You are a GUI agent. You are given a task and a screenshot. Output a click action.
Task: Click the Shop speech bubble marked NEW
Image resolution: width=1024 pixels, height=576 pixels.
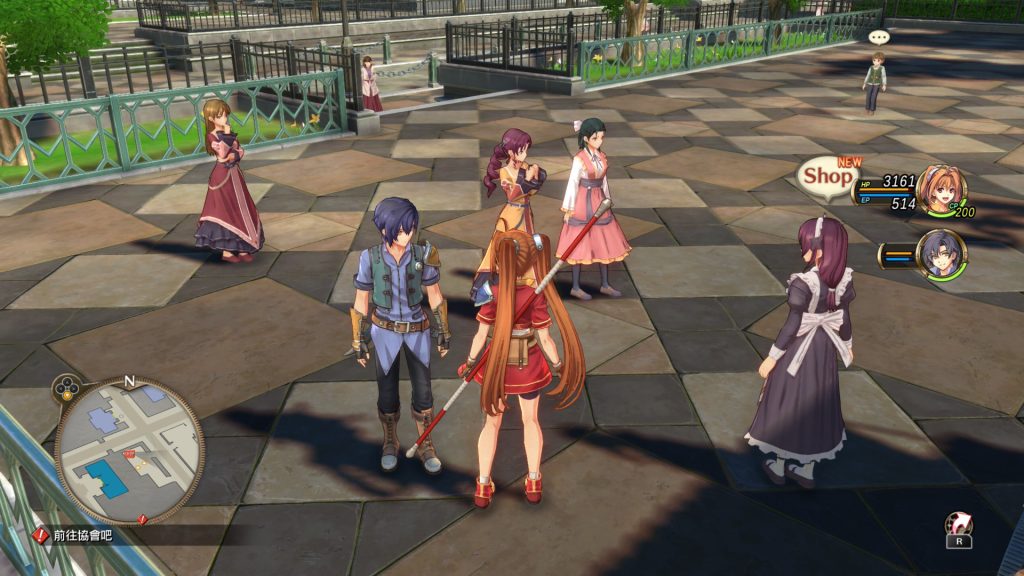tap(828, 176)
